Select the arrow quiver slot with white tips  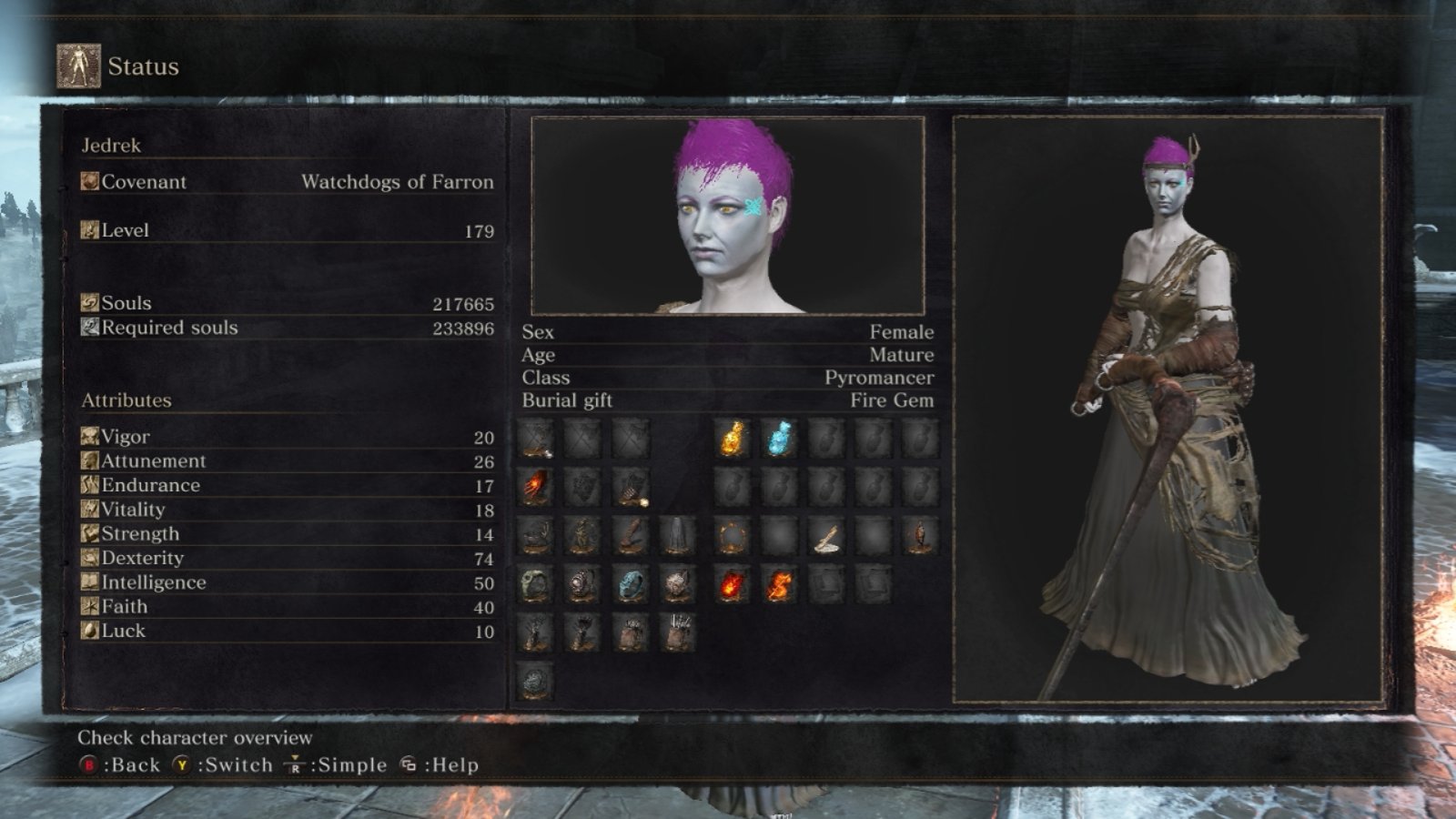(x=676, y=633)
